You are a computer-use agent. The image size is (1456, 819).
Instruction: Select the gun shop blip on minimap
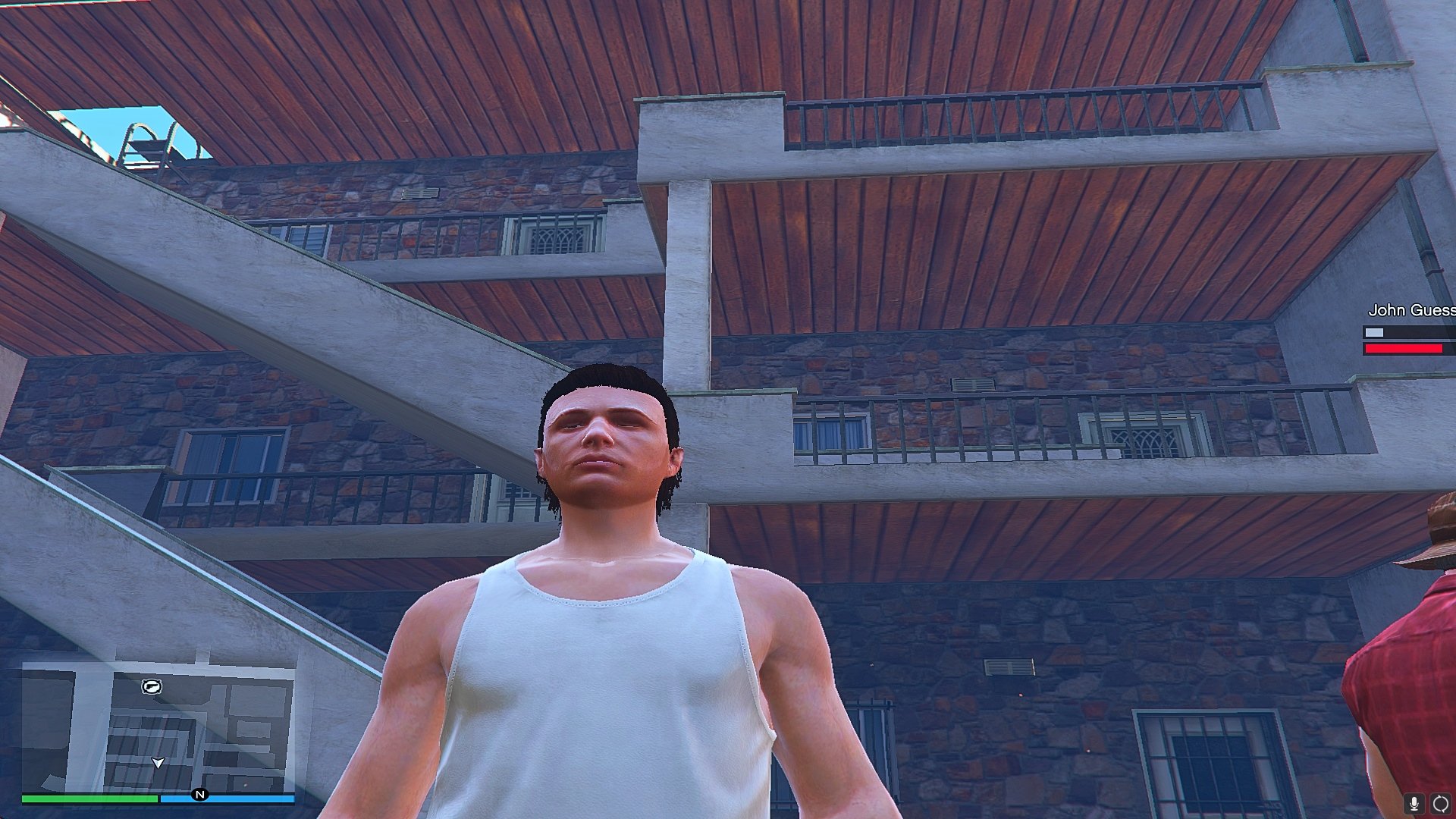152,687
